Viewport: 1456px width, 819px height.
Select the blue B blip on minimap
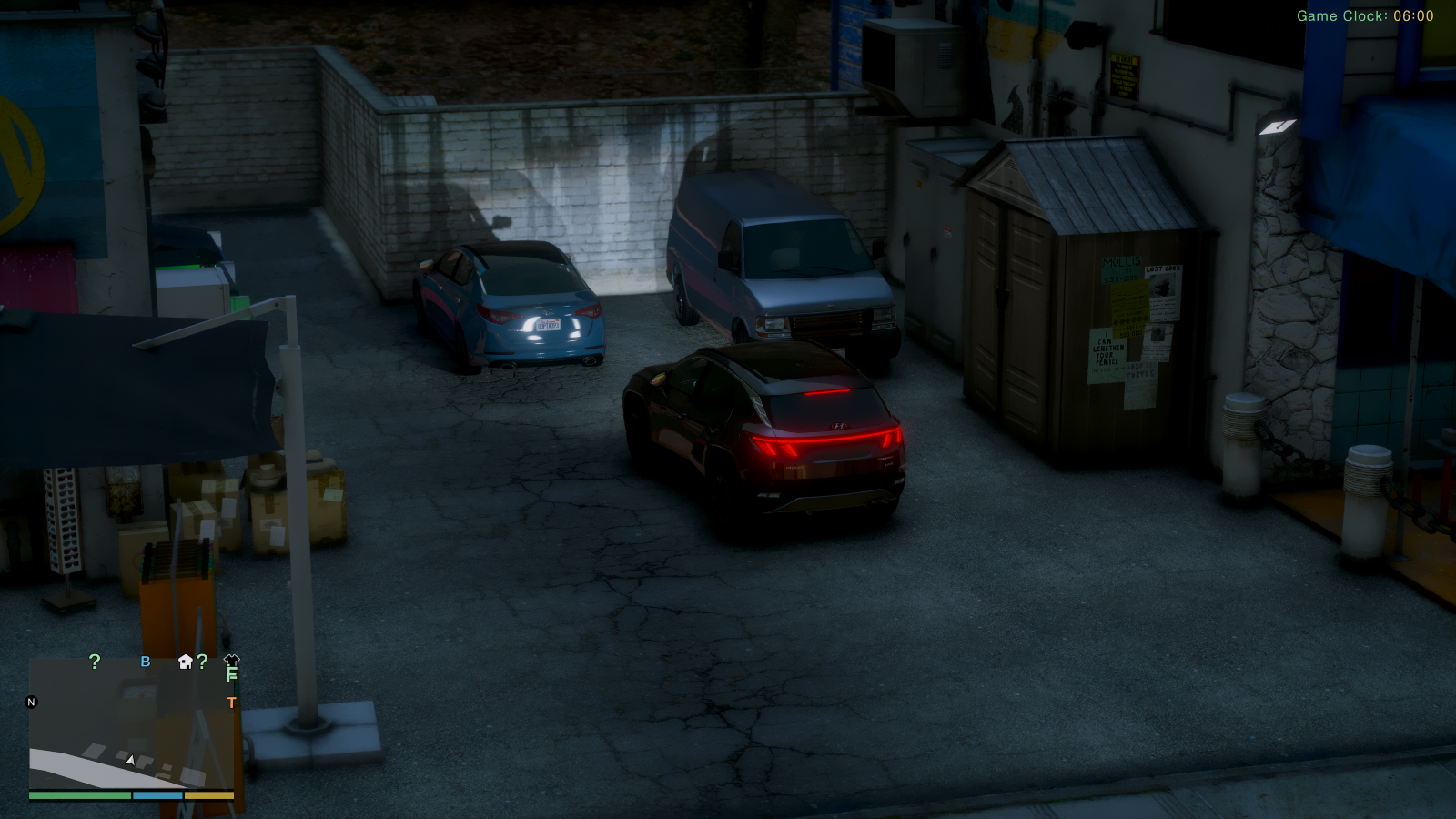pyautogui.click(x=146, y=662)
